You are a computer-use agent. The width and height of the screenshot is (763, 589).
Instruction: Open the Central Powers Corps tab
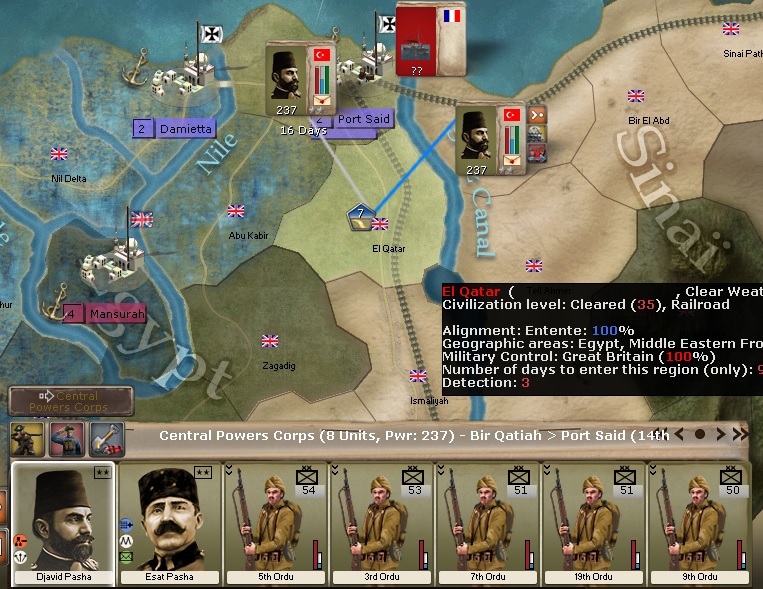[71, 402]
